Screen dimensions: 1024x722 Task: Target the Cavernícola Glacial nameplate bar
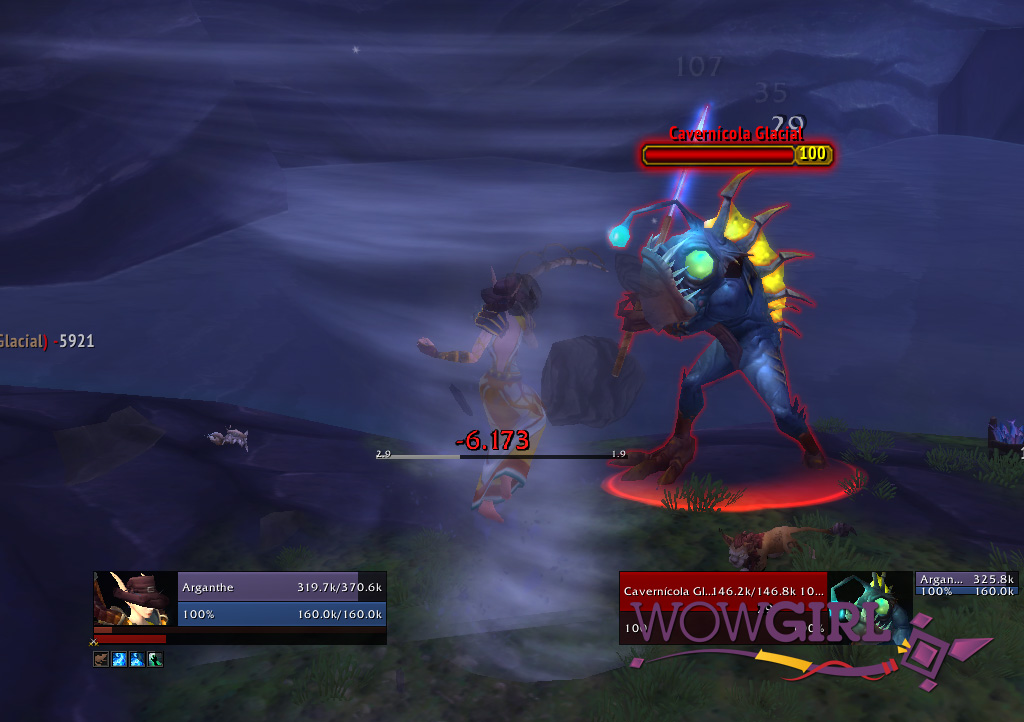click(x=719, y=155)
